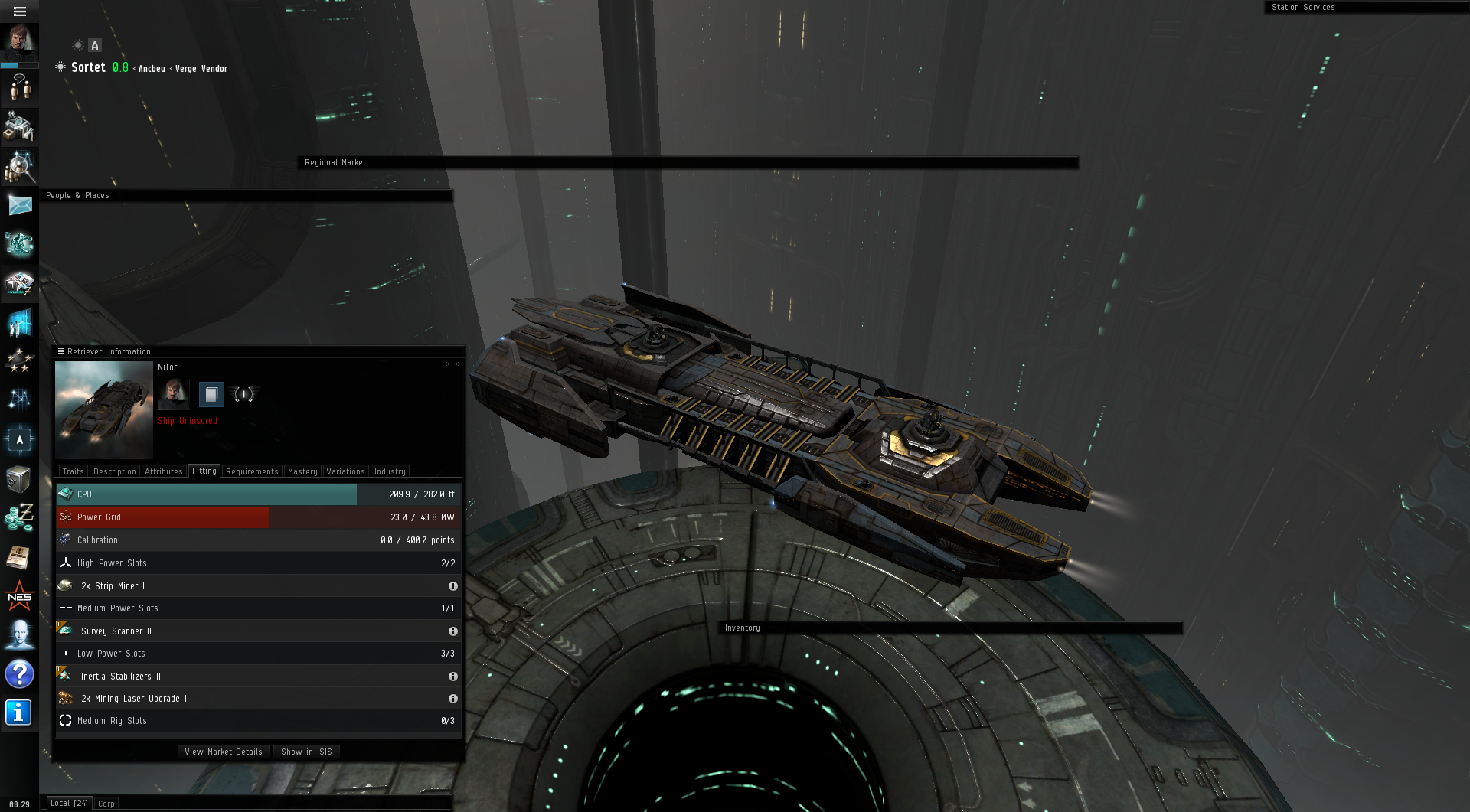Open the blue question mark help icon
This screenshot has height=812, width=1470.
[x=20, y=673]
